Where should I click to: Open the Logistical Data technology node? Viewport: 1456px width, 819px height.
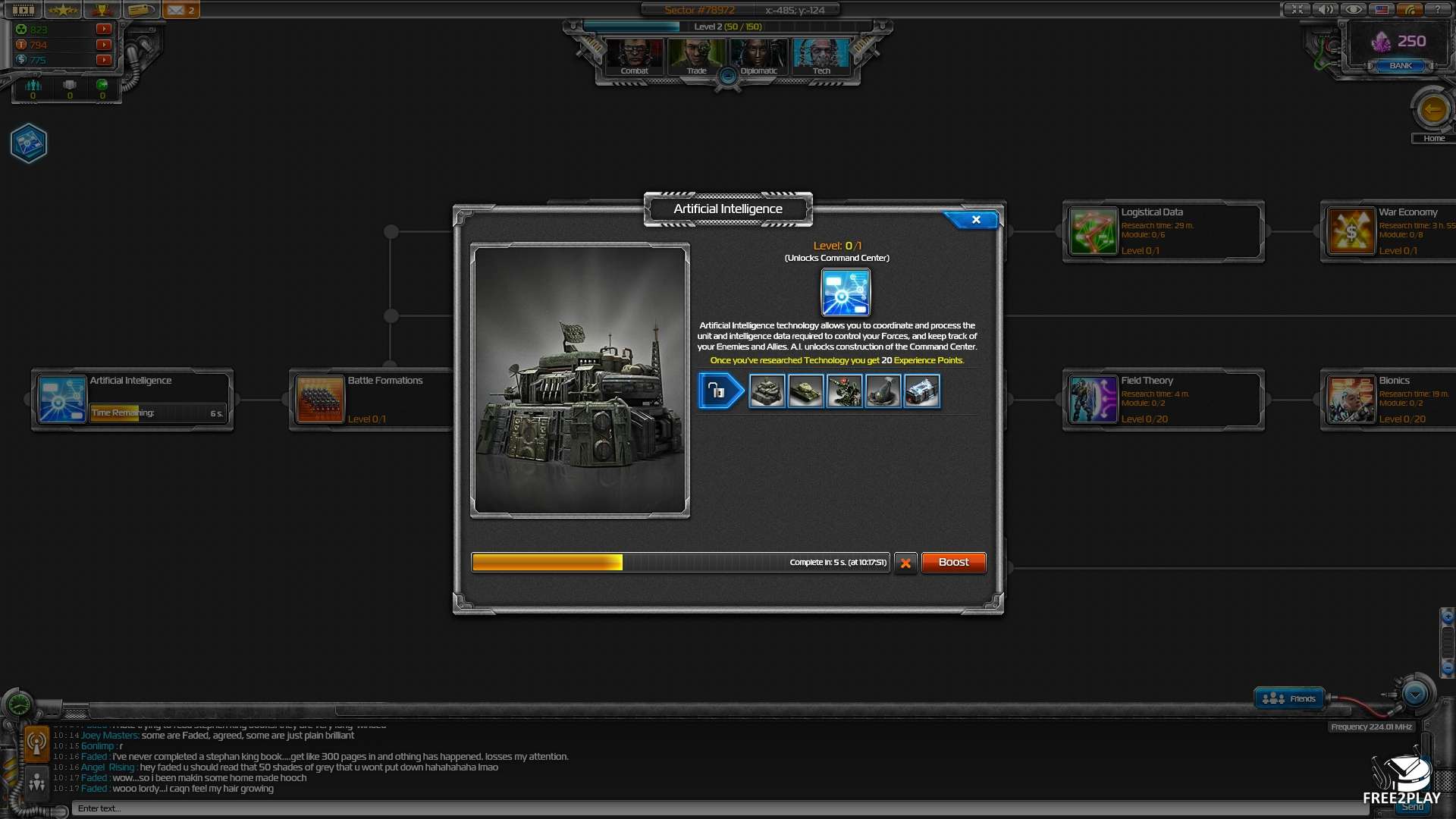[x=1163, y=231]
